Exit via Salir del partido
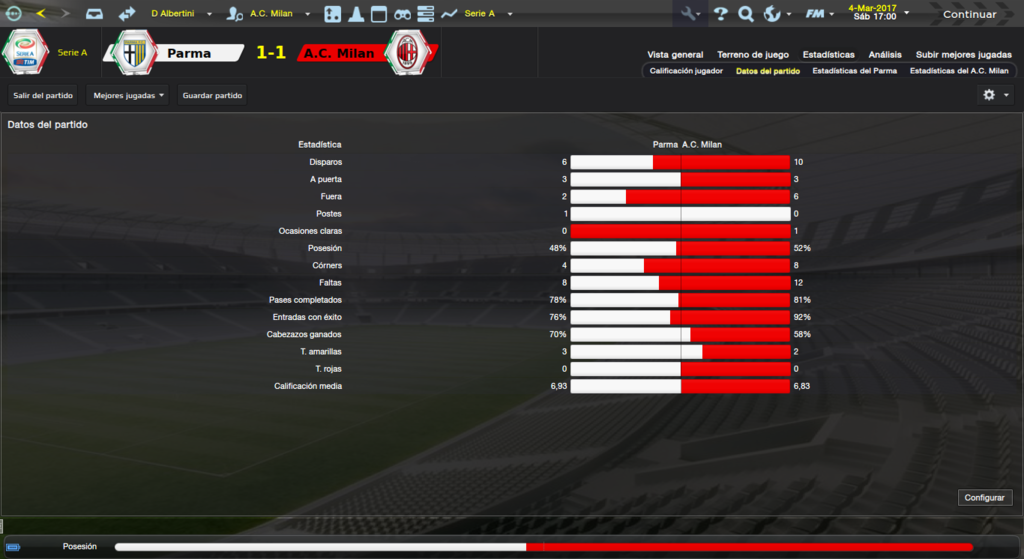The height and width of the screenshot is (559, 1024). click(x=43, y=95)
